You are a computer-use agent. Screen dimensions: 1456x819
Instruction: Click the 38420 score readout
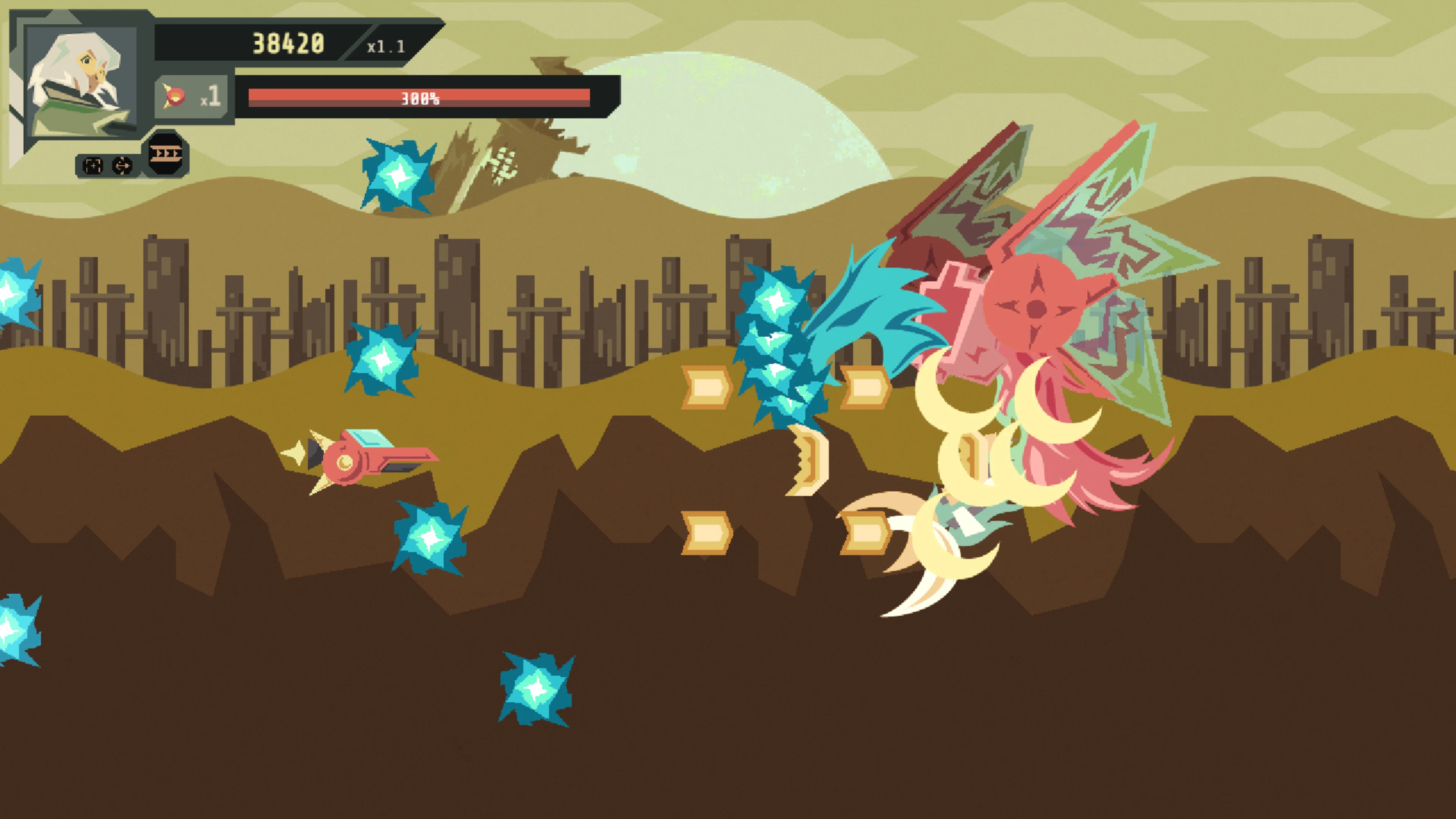[288, 42]
